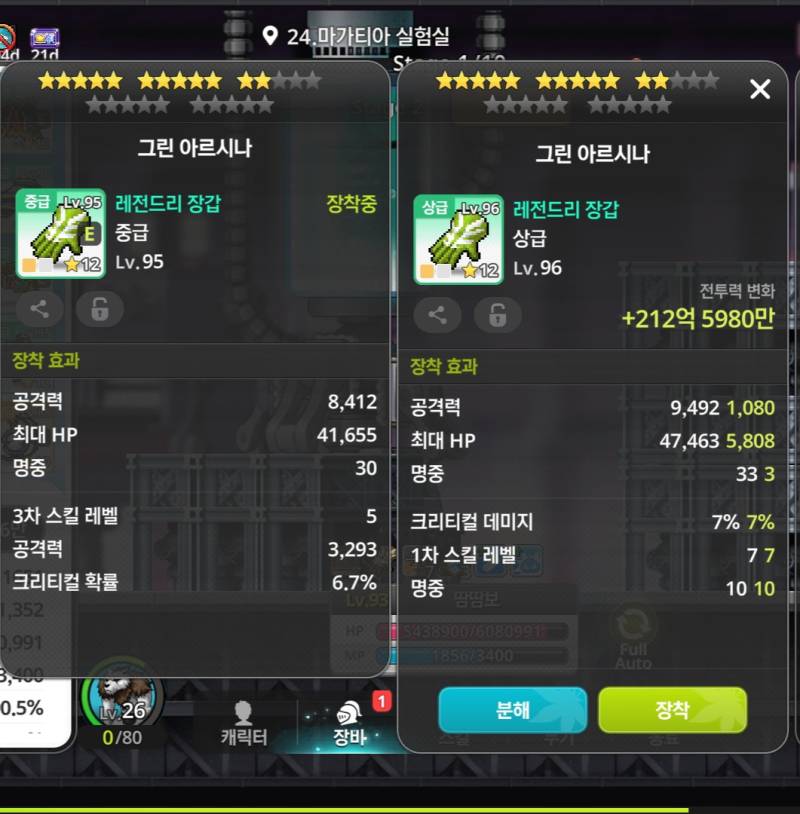
Task: Toggle the lock on the 상급 glove
Action: tap(497, 315)
